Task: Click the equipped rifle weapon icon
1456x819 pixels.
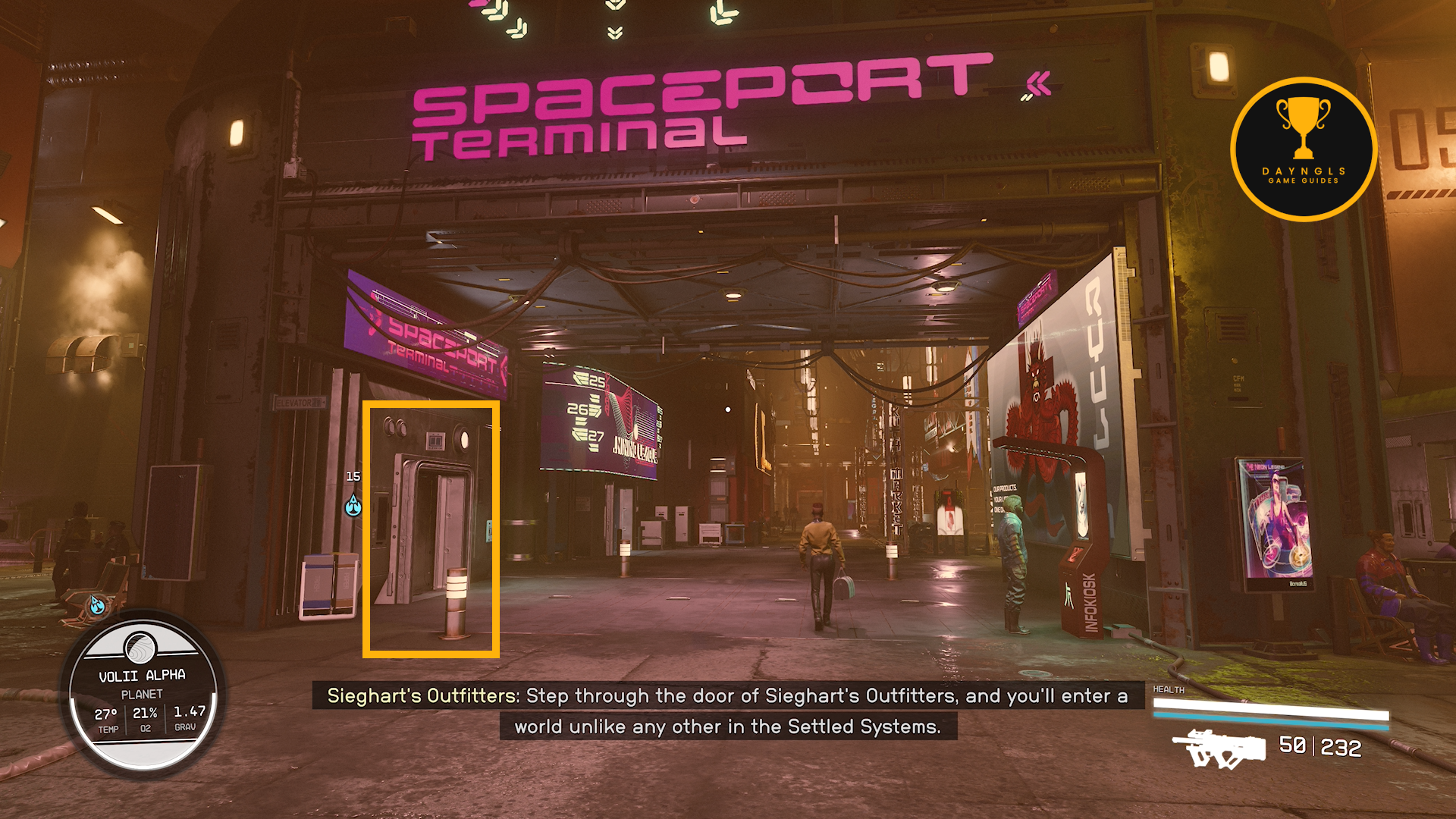Action: 1219,748
